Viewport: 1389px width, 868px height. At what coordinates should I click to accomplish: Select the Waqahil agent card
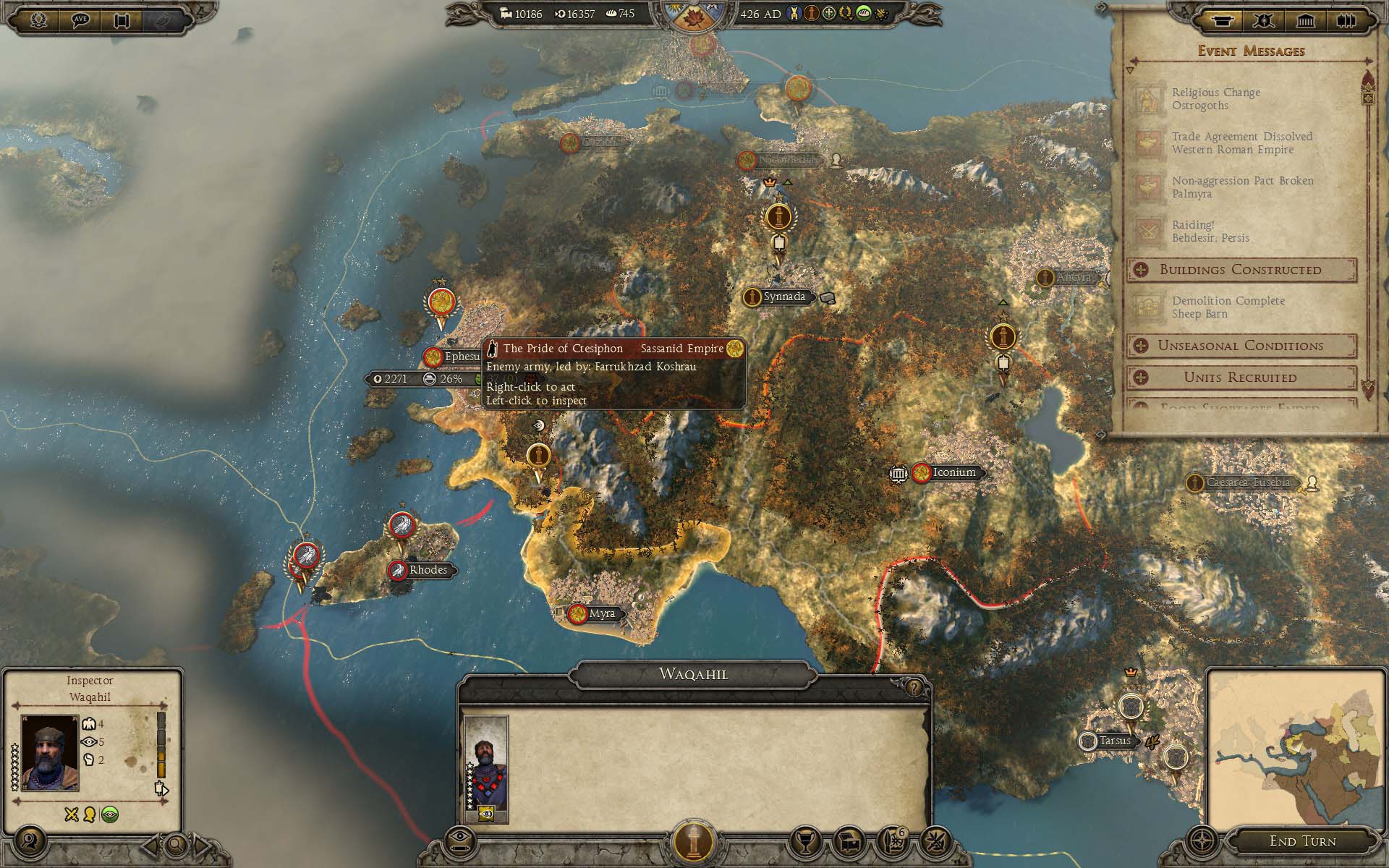pos(486,768)
